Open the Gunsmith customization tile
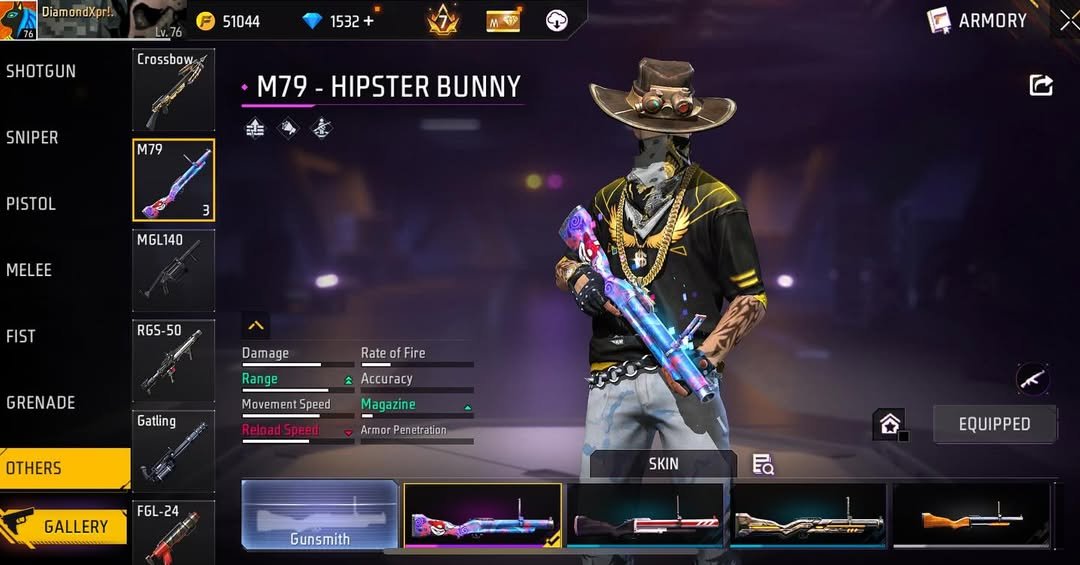 click(x=320, y=516)
